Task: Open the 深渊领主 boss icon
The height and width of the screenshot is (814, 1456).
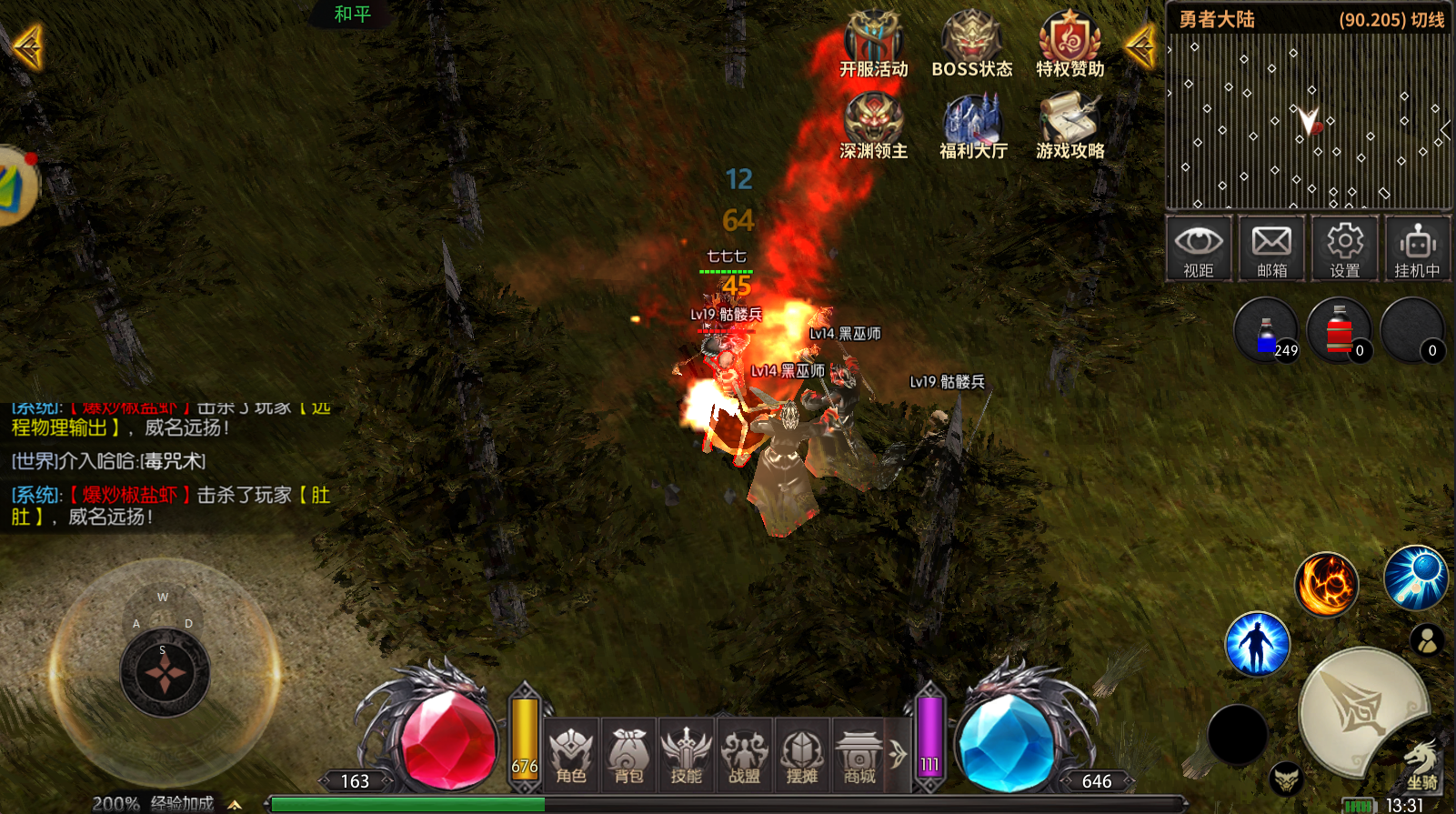Action: point(873,127)
